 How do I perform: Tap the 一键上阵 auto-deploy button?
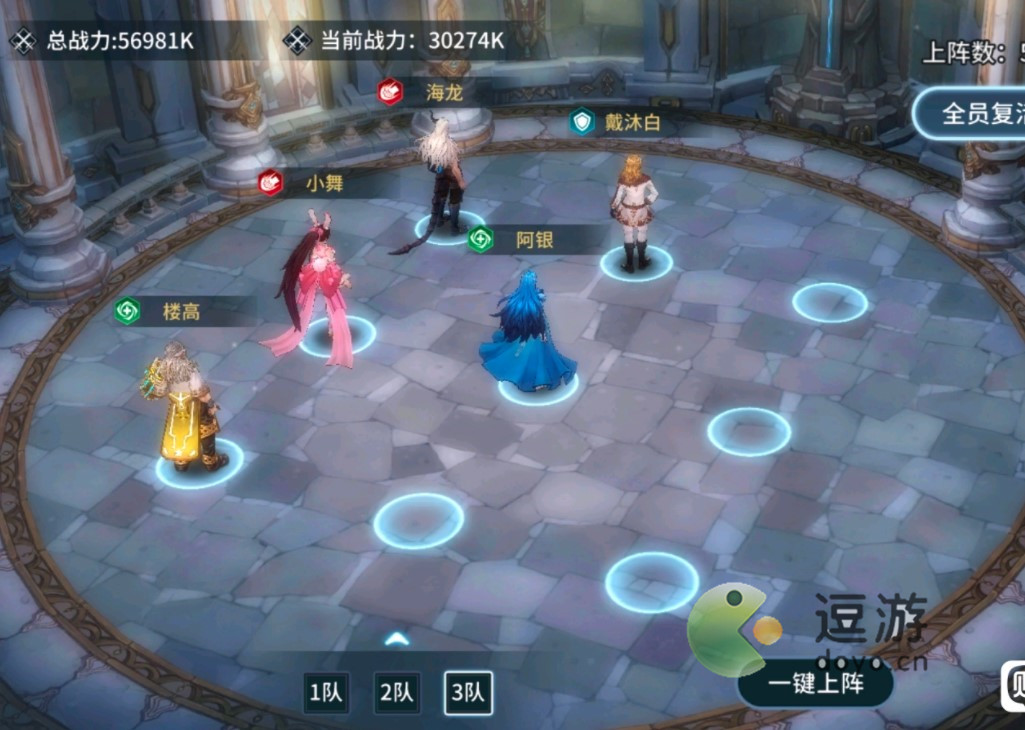pyautogui.click(x=815, y=683)
